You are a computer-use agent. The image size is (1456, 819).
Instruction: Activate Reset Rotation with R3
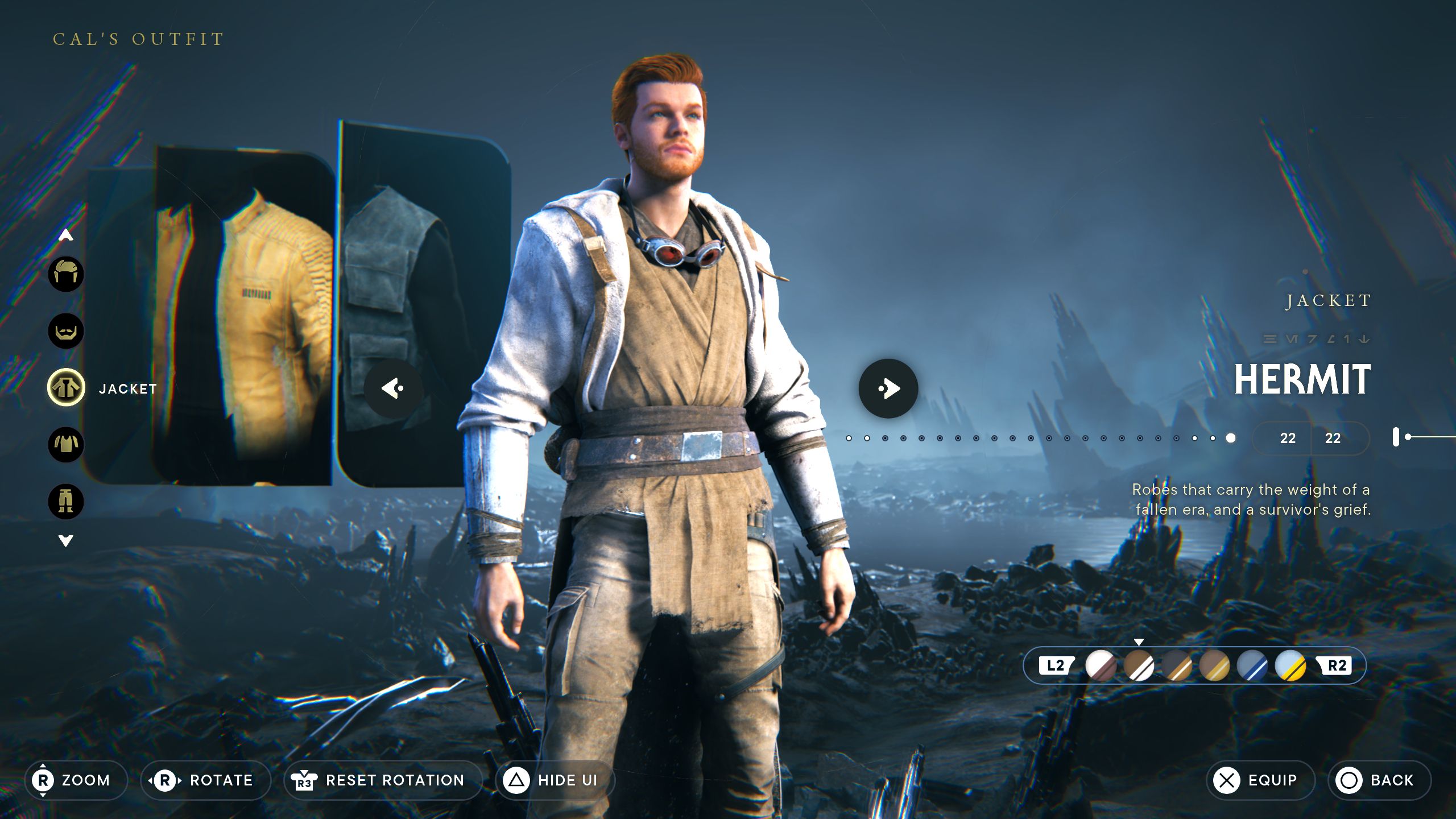381,780
